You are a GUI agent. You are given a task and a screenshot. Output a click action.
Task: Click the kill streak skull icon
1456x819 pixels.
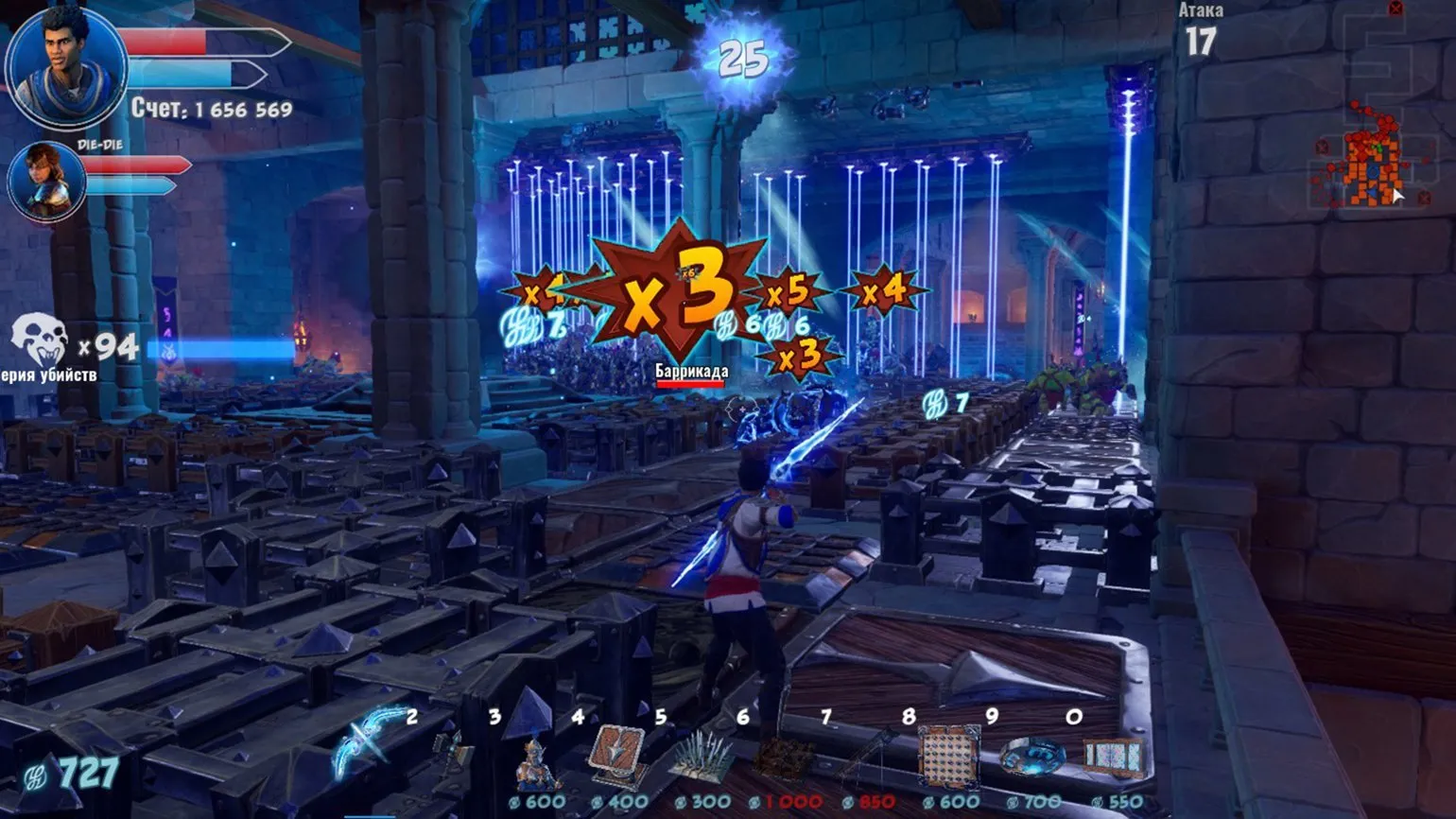coord(40,340)
